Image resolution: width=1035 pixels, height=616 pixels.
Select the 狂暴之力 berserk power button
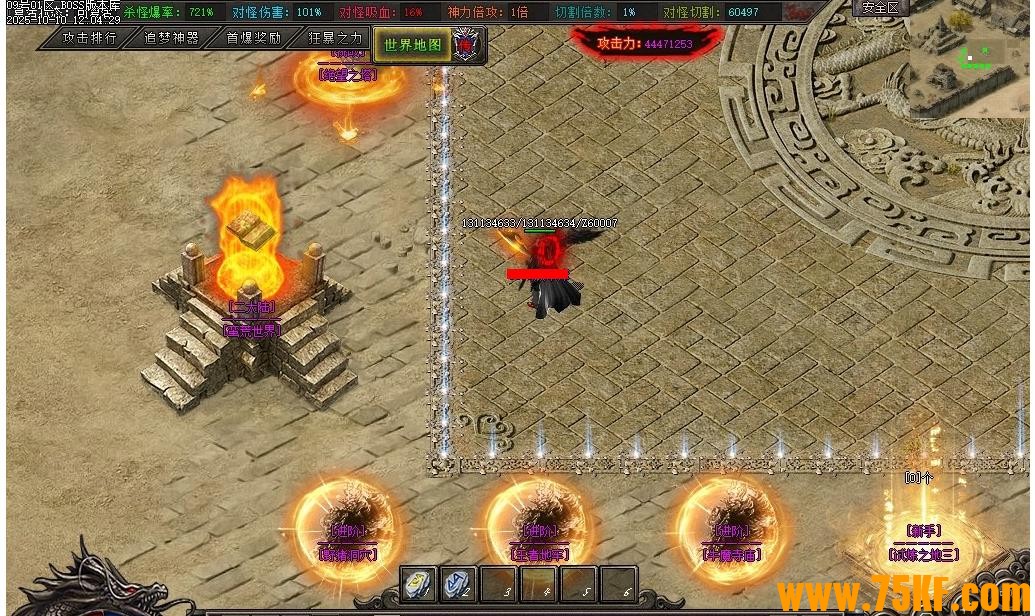335,38
